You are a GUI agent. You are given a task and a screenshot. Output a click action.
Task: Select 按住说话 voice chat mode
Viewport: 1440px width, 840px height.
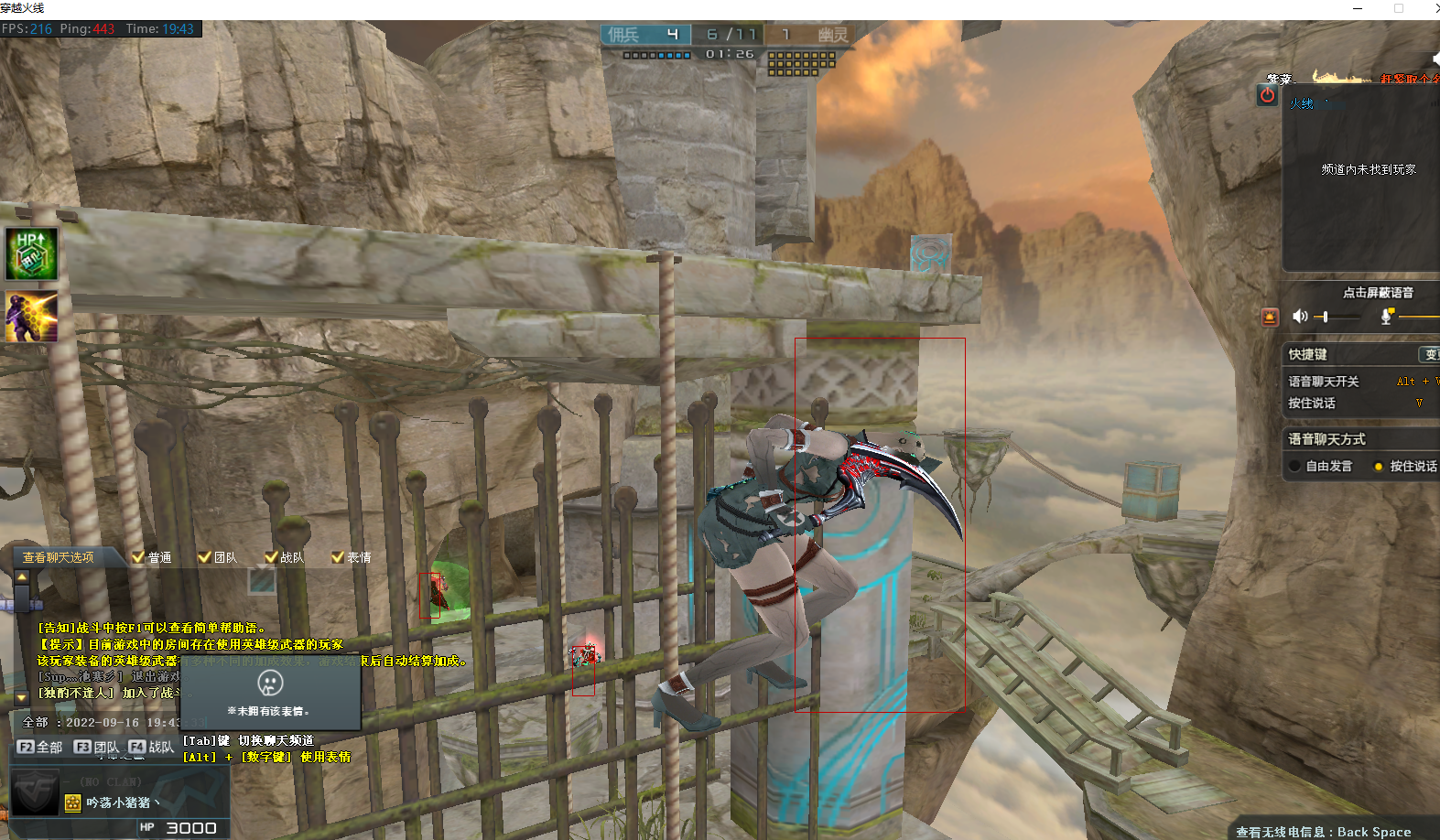point(1379,466)
